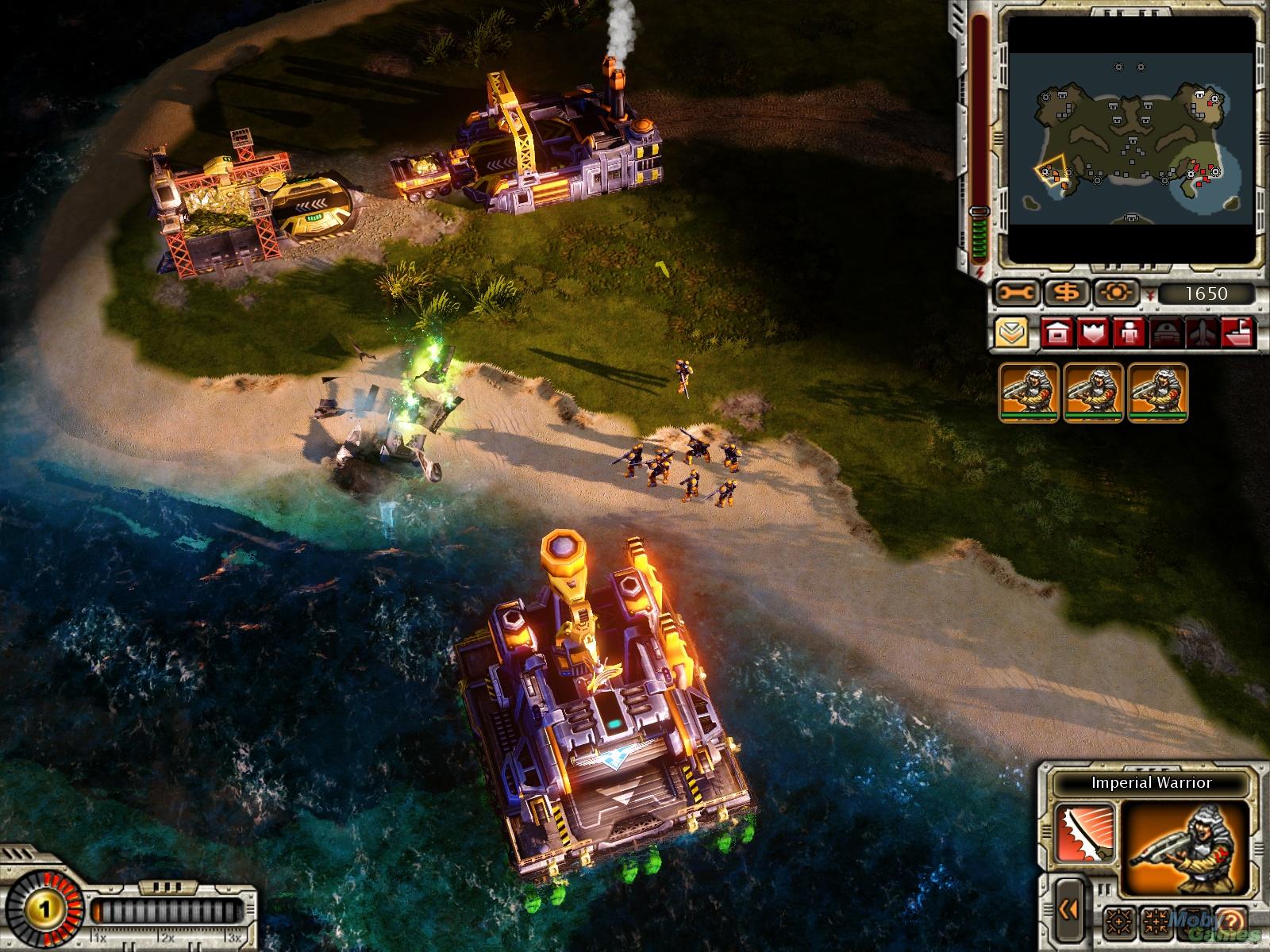This screenshot has height=952, width=1270.
Task: Activate the sell structure tool
Action: point(1066,293)
